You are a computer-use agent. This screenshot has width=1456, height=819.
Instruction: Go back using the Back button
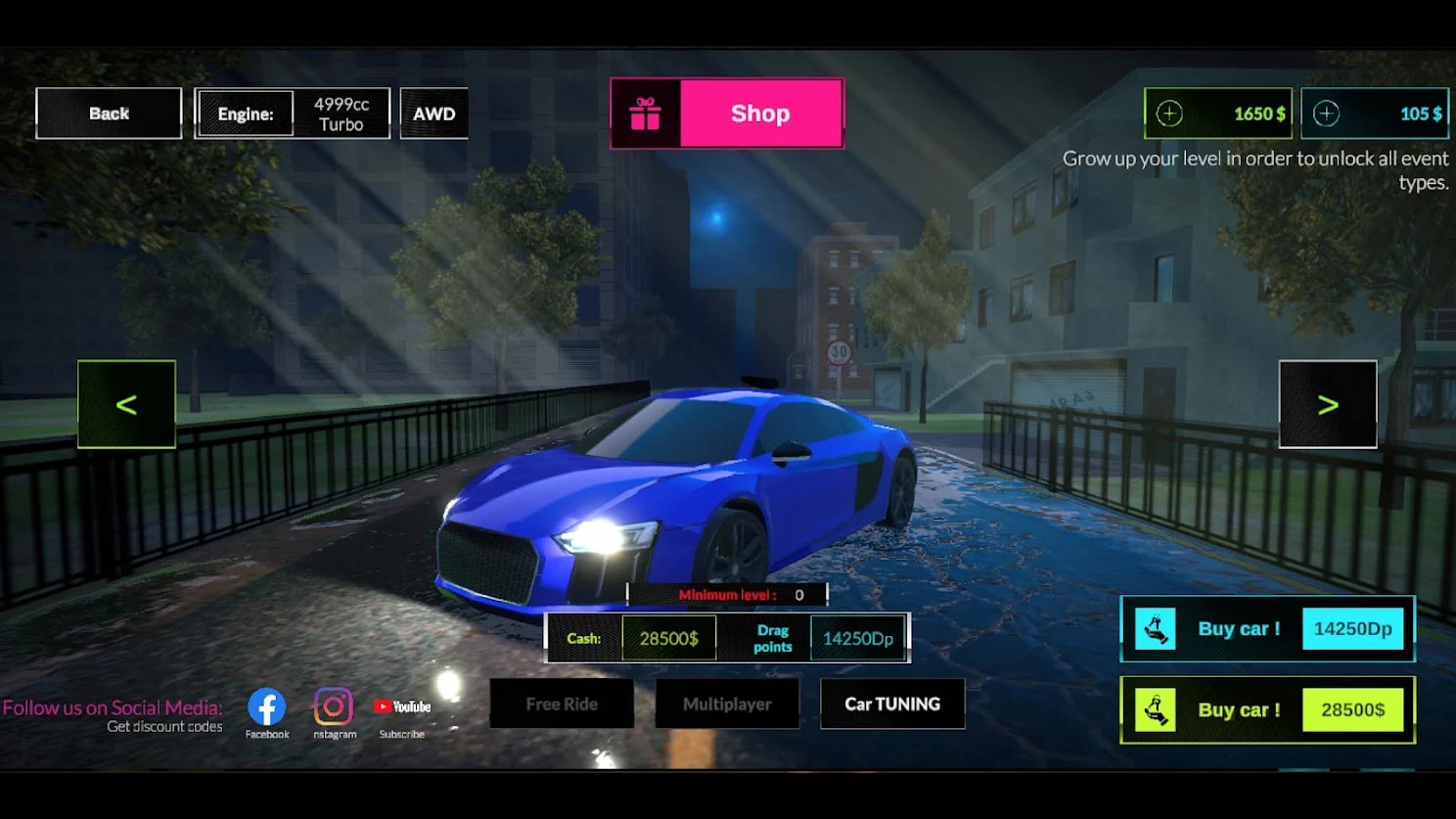(109, 114)
